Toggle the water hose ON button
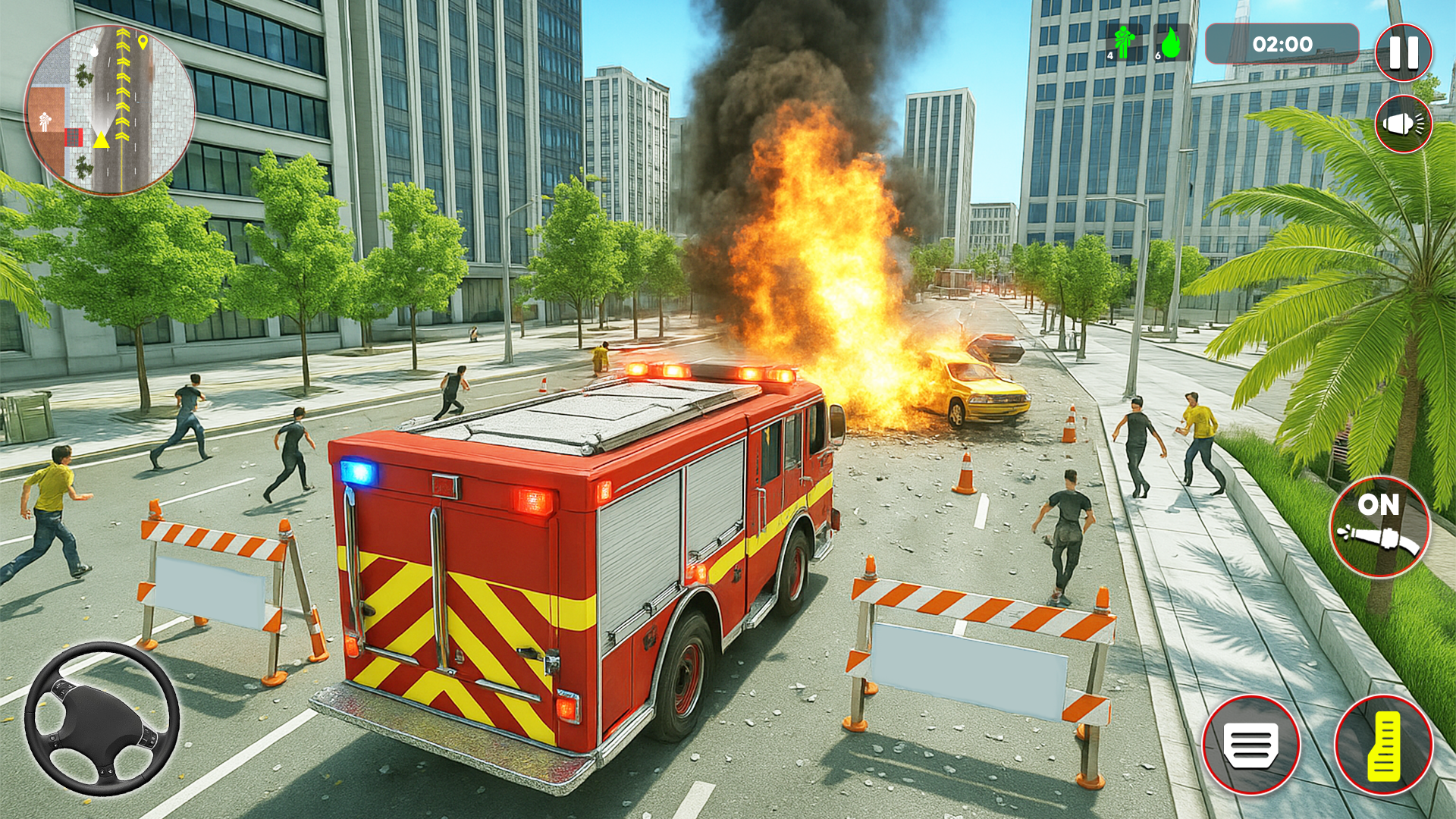Image resolution: width=1456 pixels, height=819 pixels. [1379, 526]
